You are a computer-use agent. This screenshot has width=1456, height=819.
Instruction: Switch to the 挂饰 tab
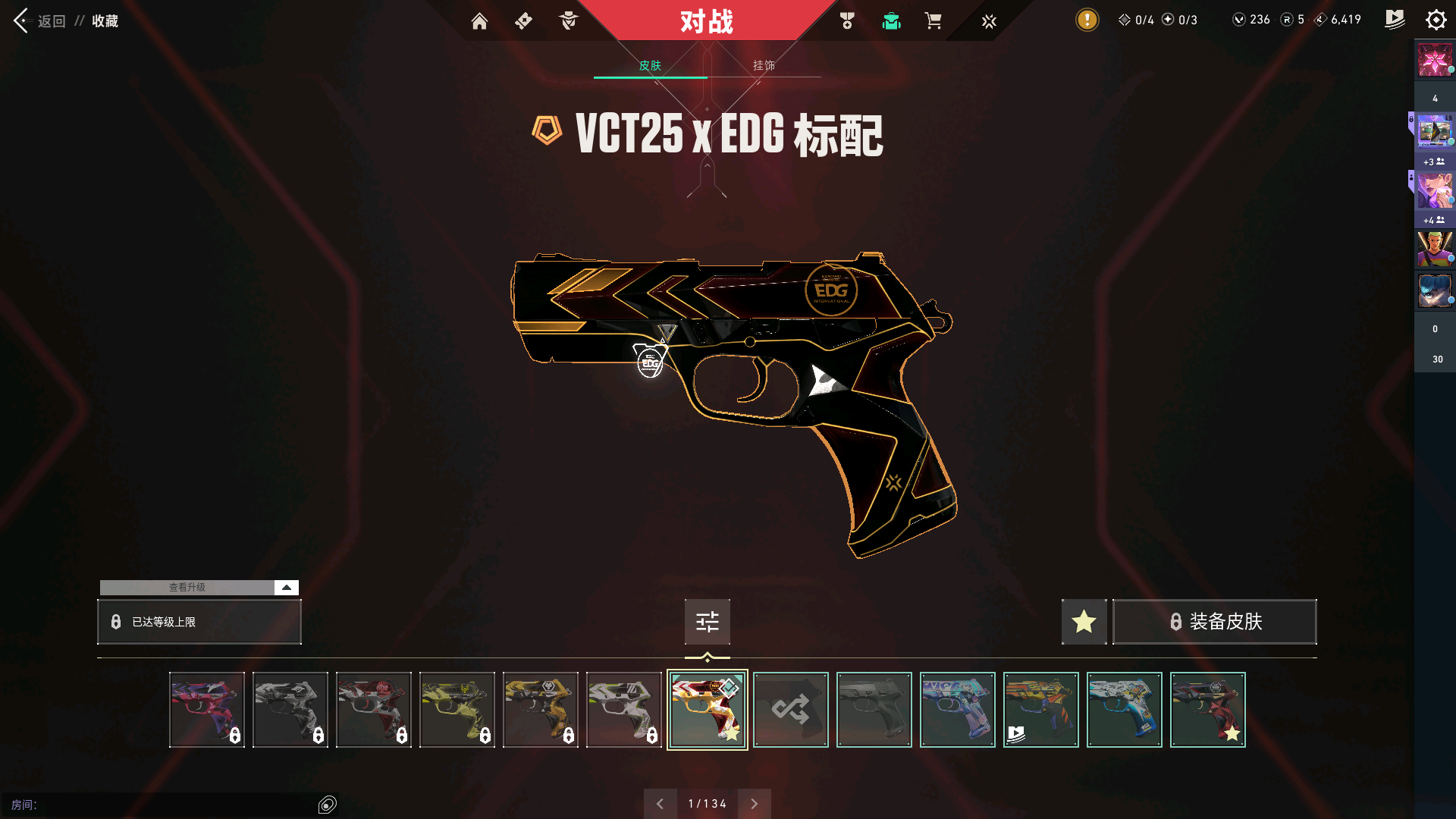coord(764,65)
